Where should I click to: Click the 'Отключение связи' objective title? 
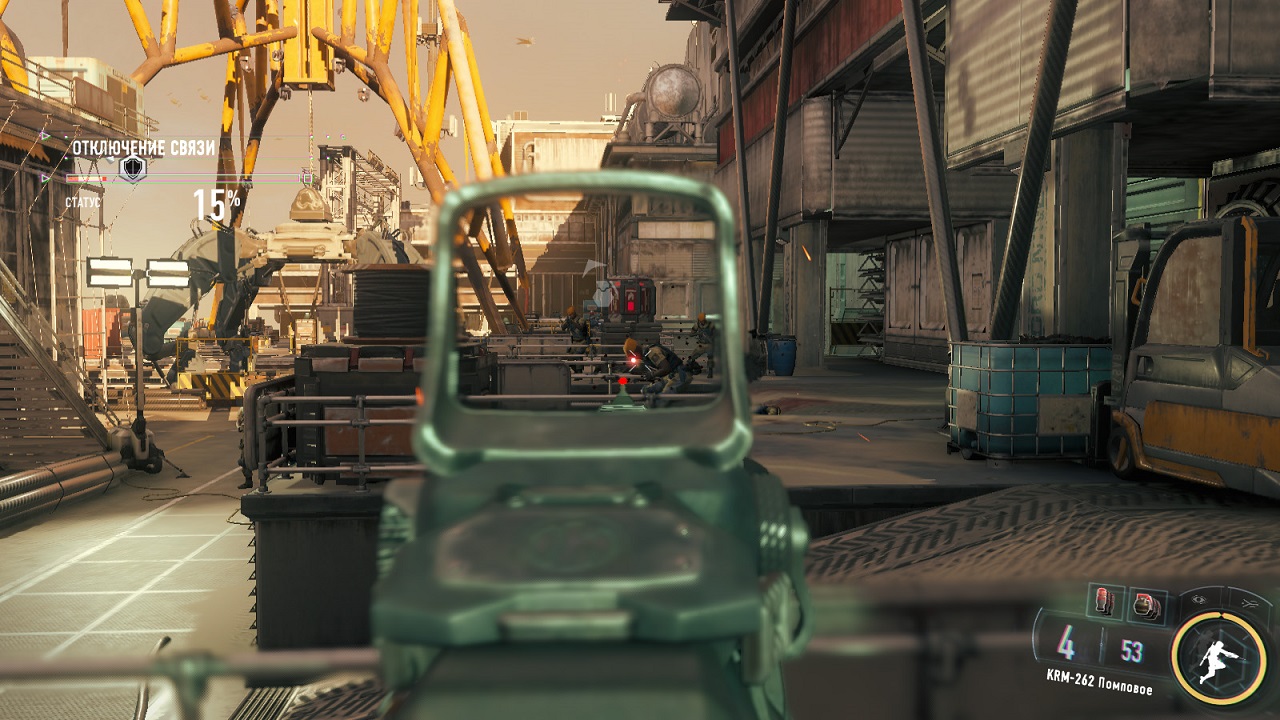click(143, 148)
